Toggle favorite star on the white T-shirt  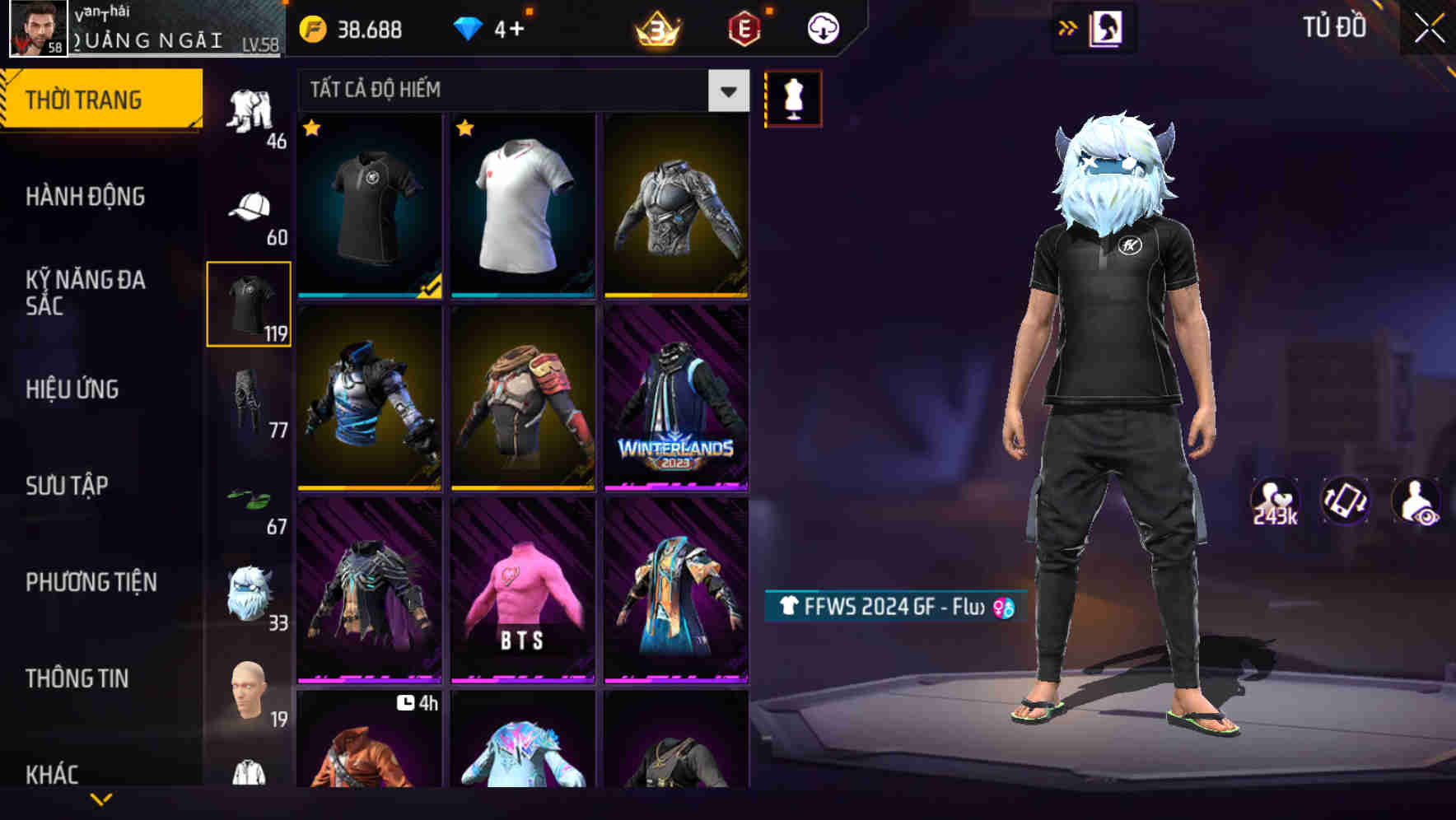[x=465, y=128]
